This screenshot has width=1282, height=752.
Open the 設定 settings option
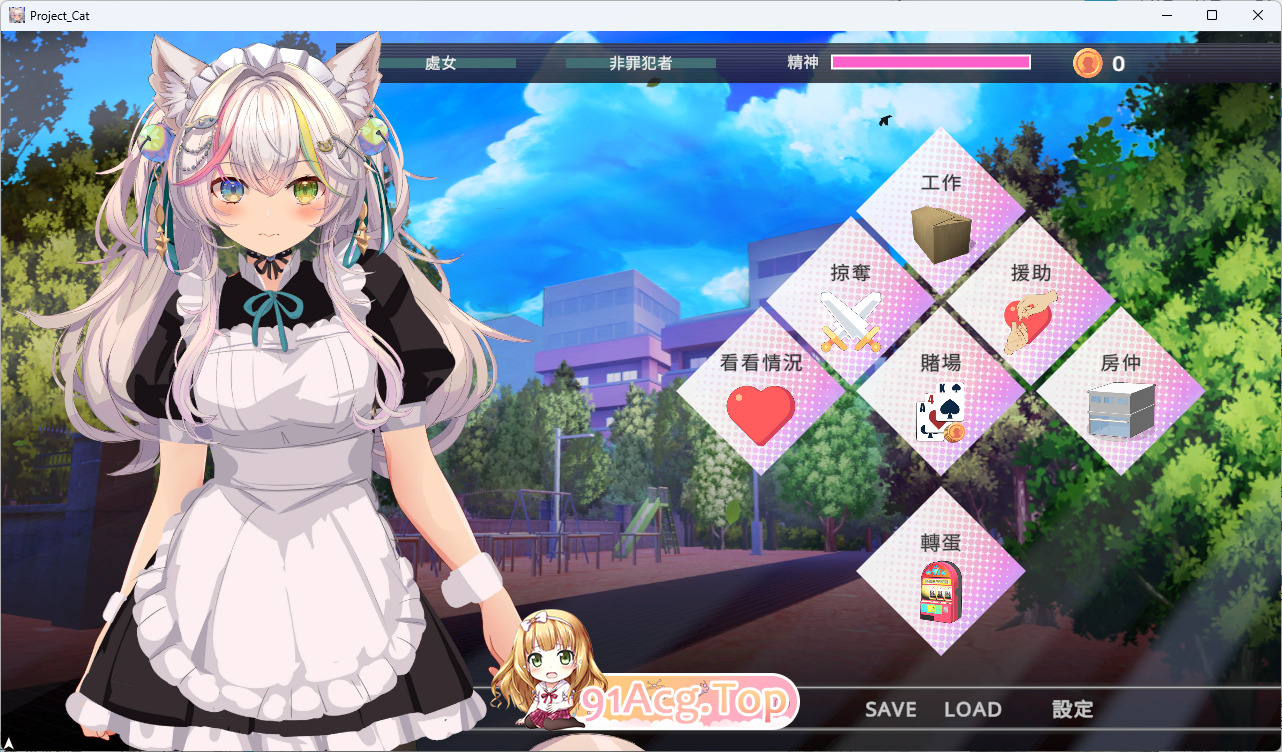pyautogui.click(x=1072, y=709)
